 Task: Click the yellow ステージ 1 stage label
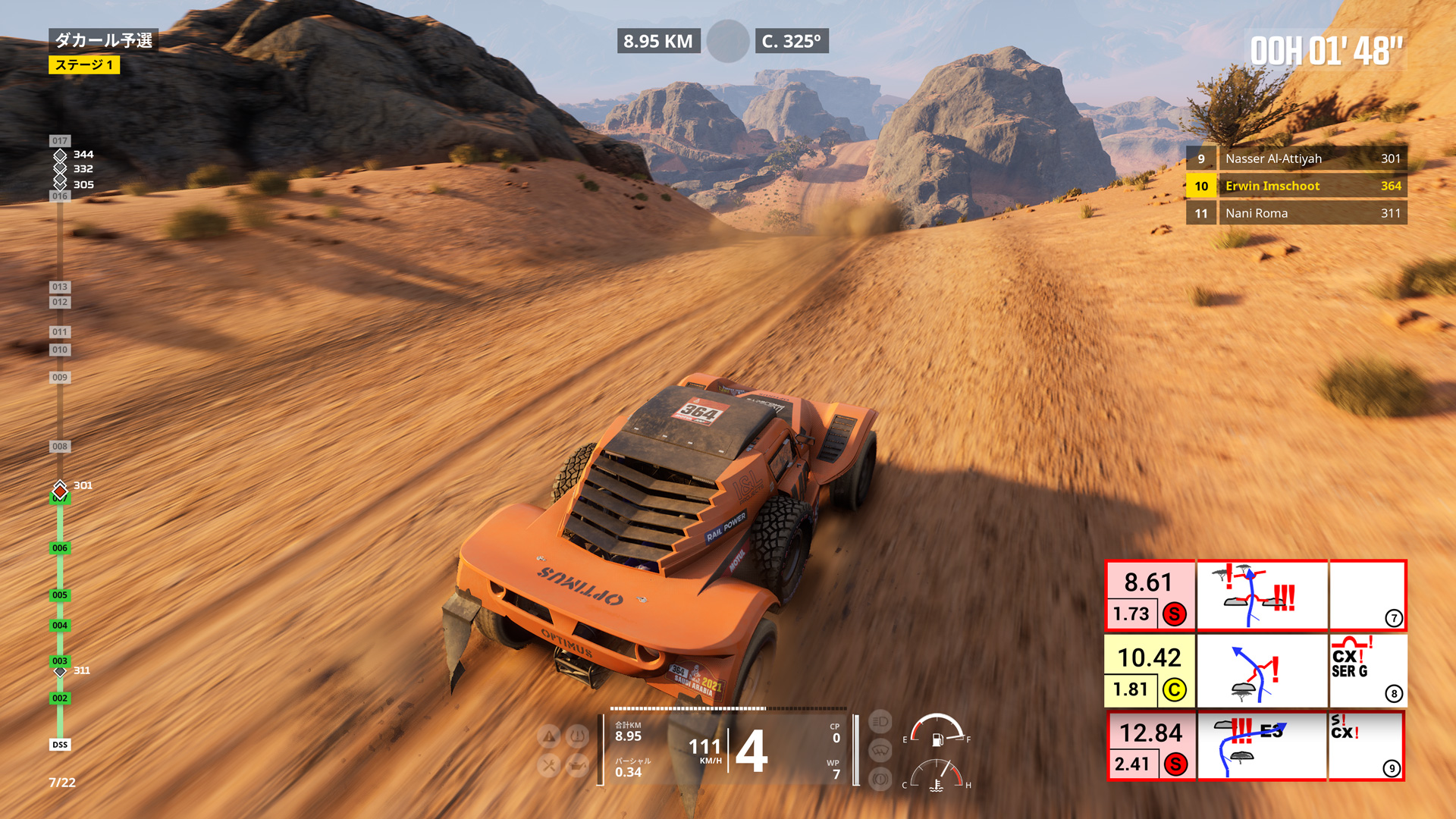coord(84,65)
